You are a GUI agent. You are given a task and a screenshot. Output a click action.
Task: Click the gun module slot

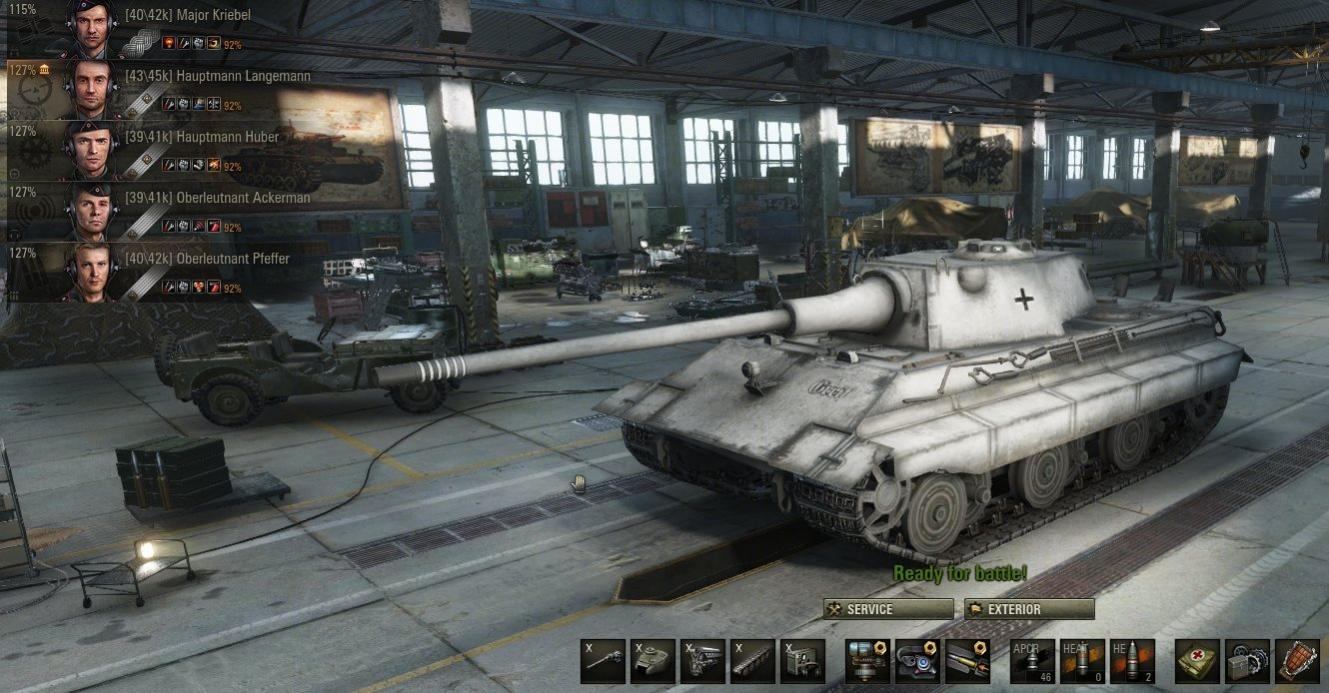click(603, 661)
